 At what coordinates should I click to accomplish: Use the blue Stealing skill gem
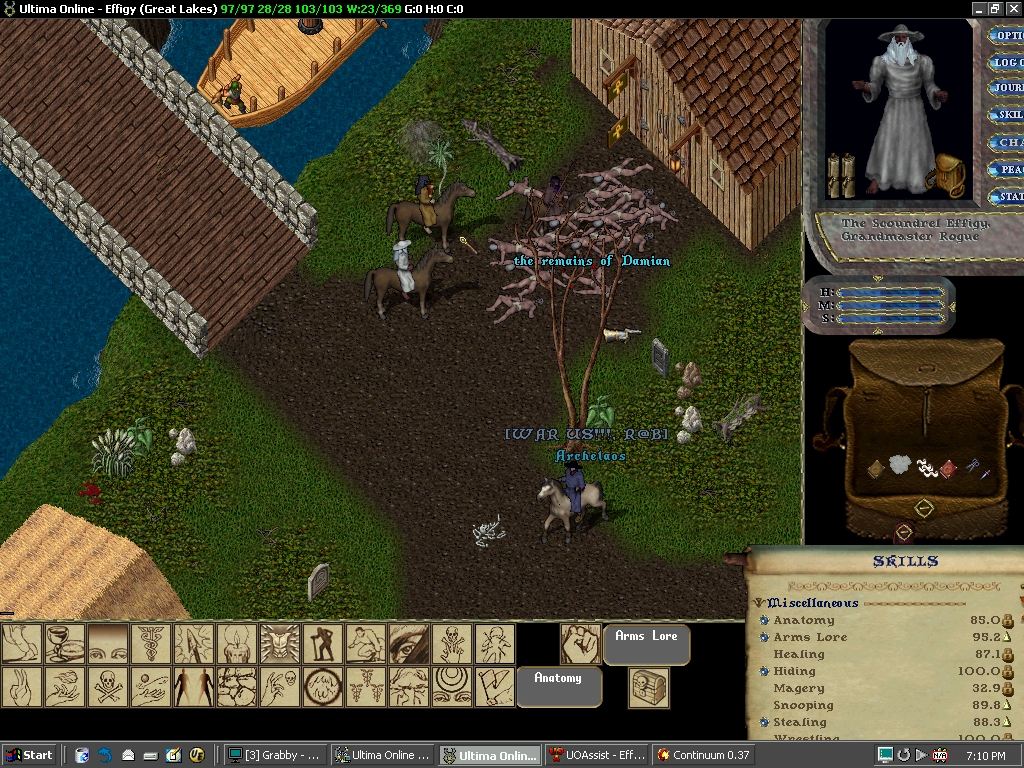click(x=764, y=722)
